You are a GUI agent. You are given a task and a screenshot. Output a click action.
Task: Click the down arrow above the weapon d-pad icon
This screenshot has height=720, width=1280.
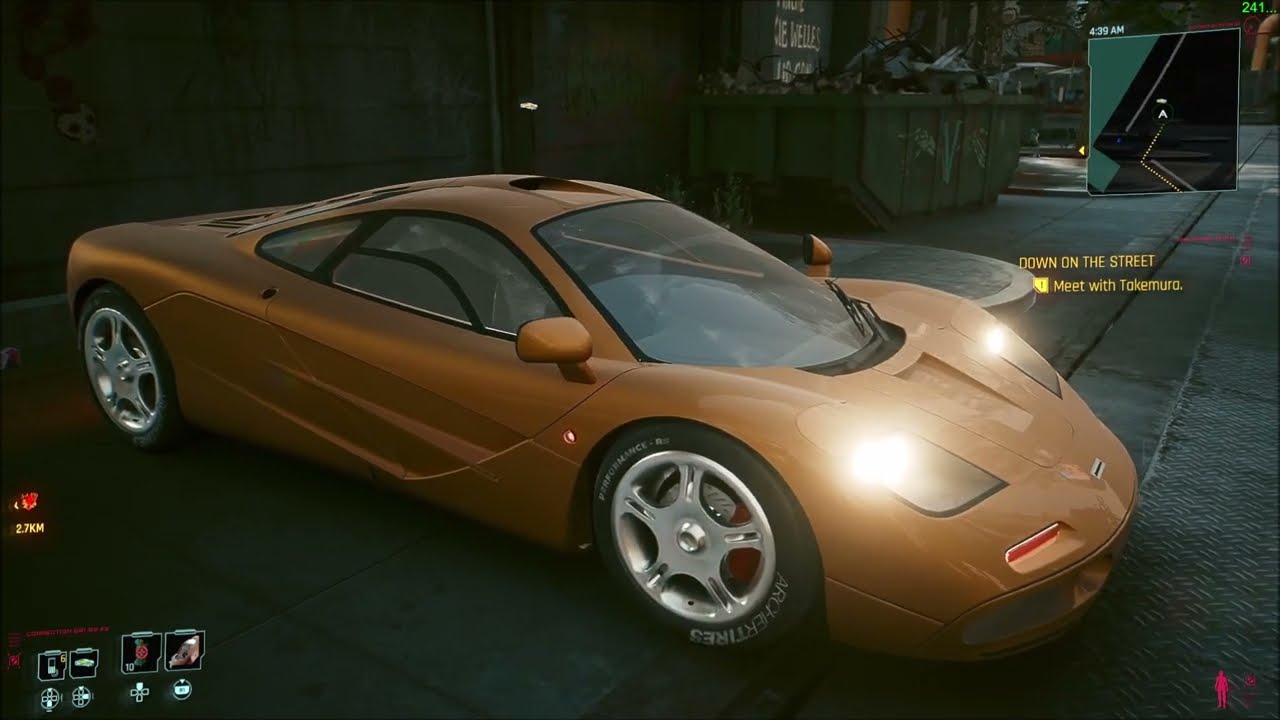click(x=182, y=682)
